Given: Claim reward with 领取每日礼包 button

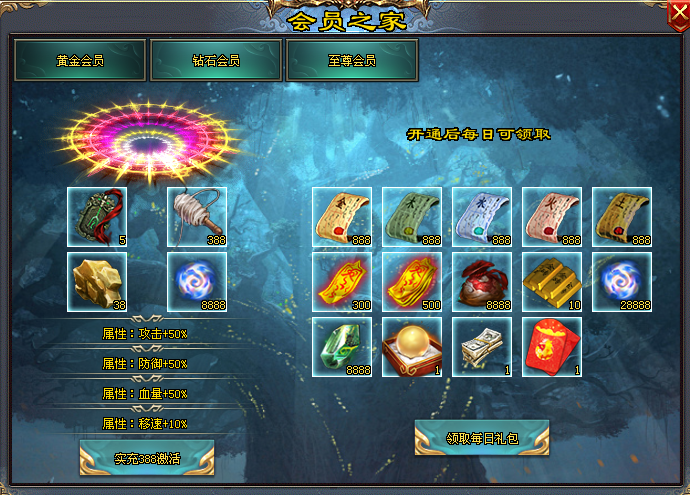Looking at the screenshot, I should [x=482, y=437].
